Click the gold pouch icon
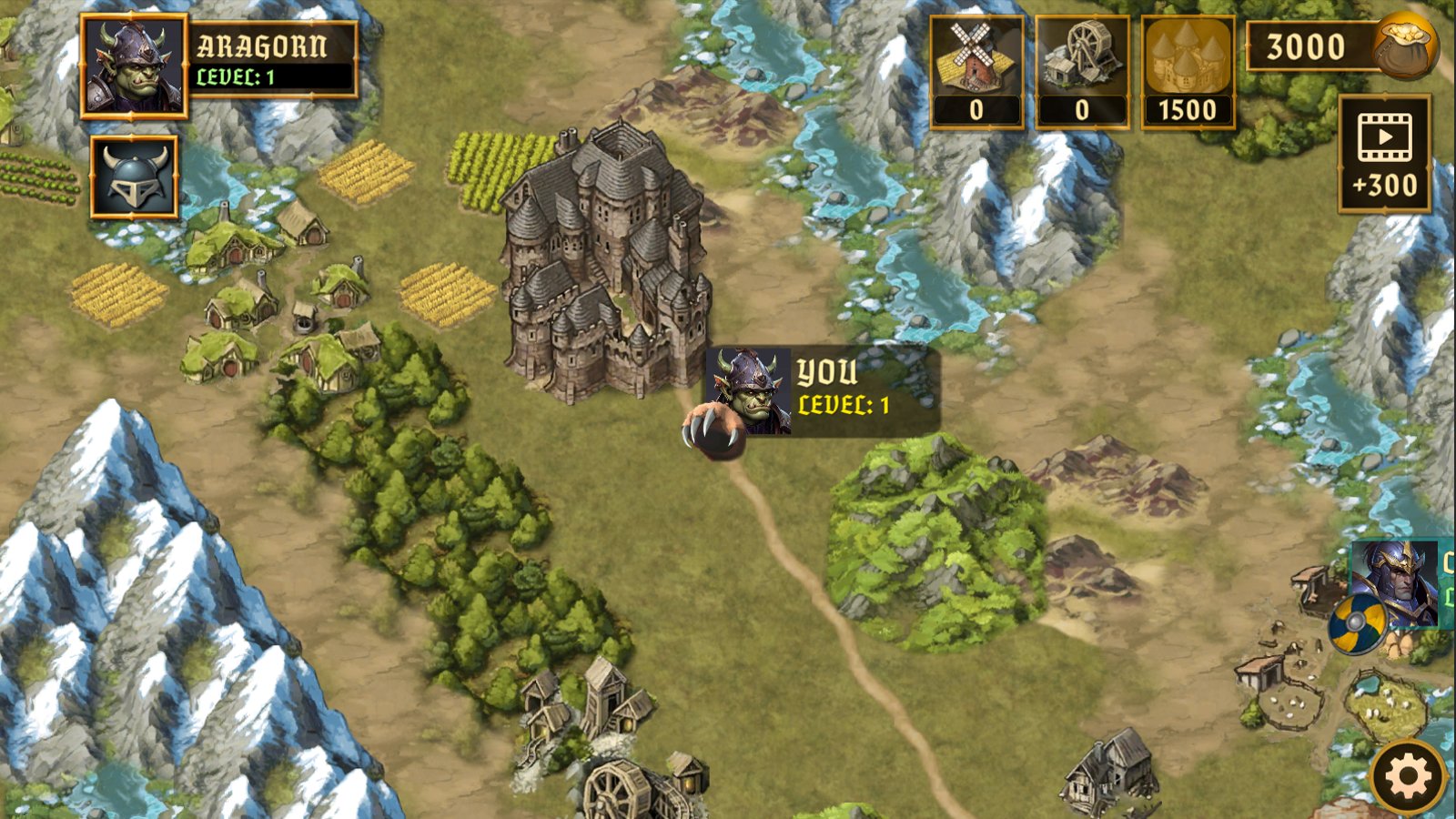Image resolution: width=1456 pixels, height=819 pixels. pyautogui.click(x=1404, y=45)
